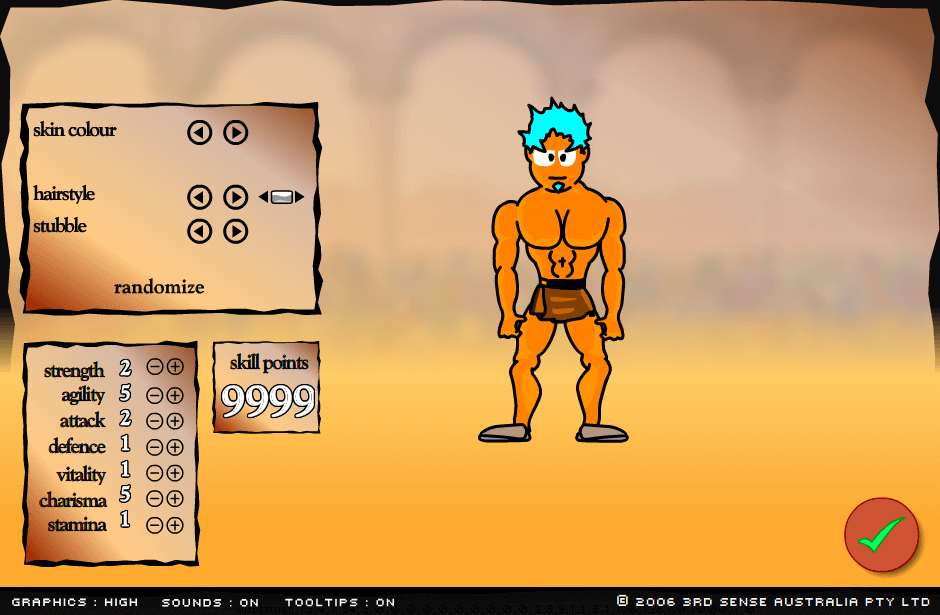Toggle the graphics quality setting
Image resolution: width=940 pixels, height=615 pixels.
point(75,602)
